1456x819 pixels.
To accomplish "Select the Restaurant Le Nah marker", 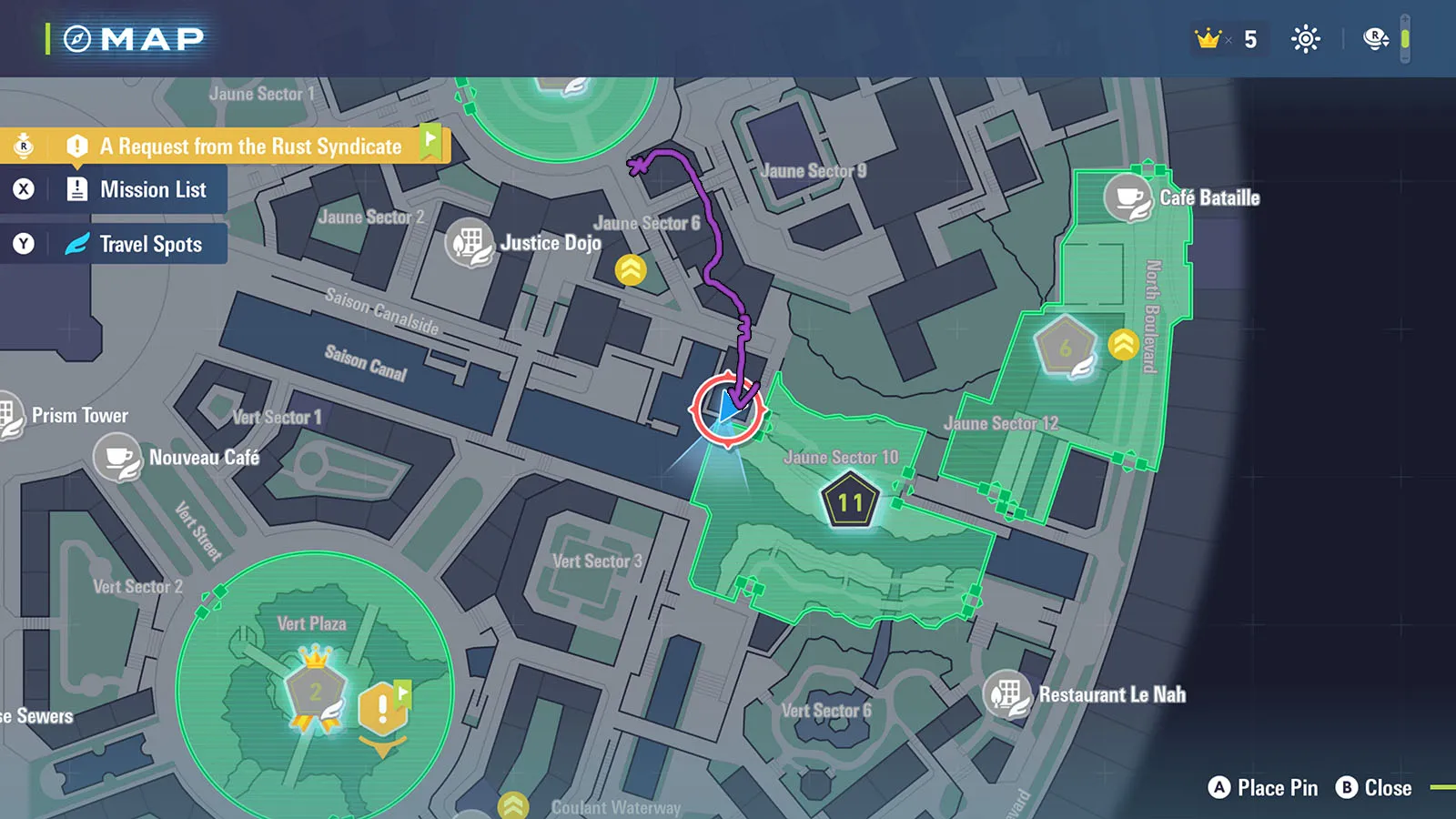I will pyautogui.click(x=1007, y=695).
